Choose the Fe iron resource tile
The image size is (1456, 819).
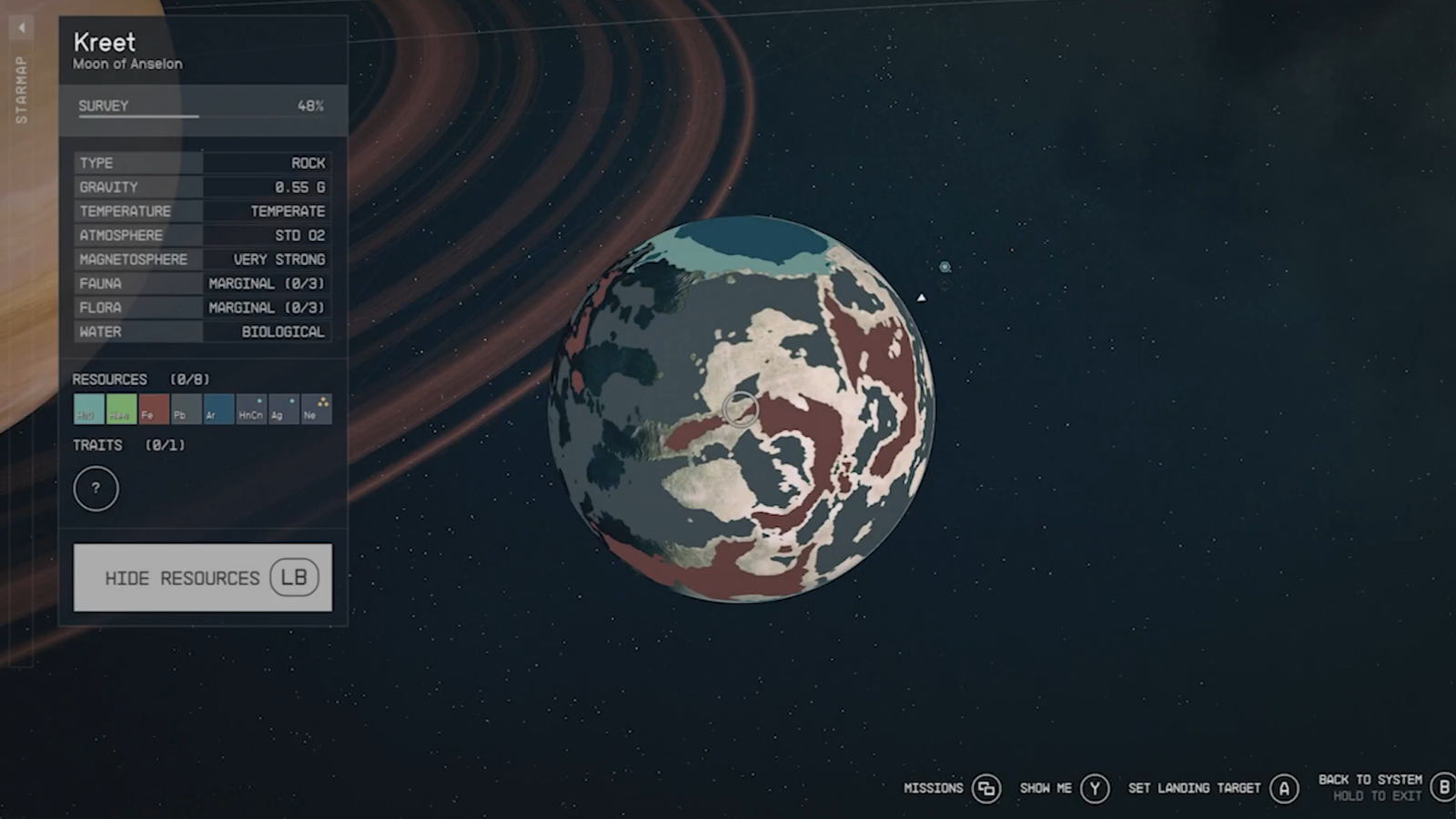point(154,409)
